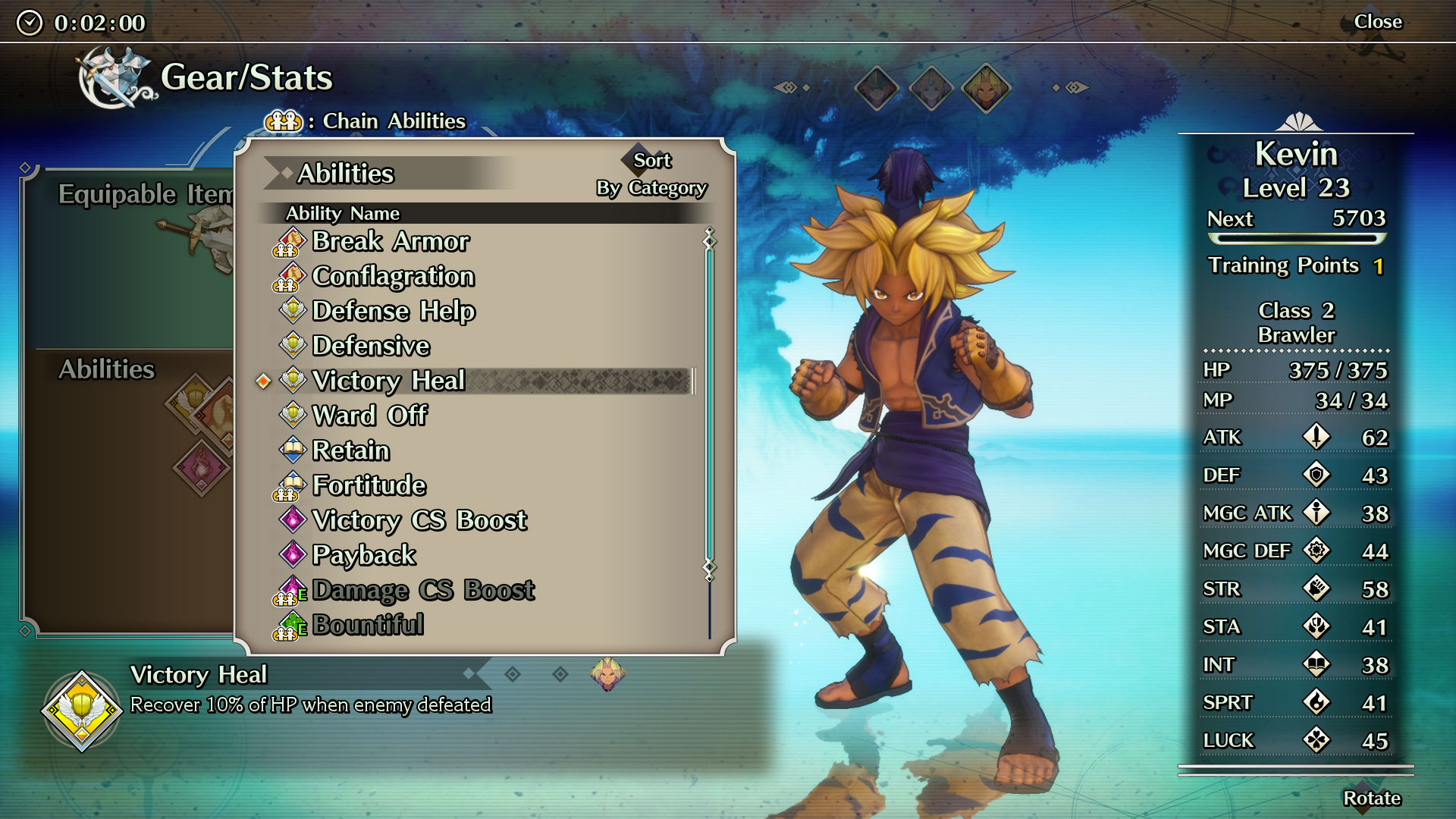Viewport: 1456px width, 819px height.
Task: Change sorting via Sort By Category
Action: click(651, 174)
